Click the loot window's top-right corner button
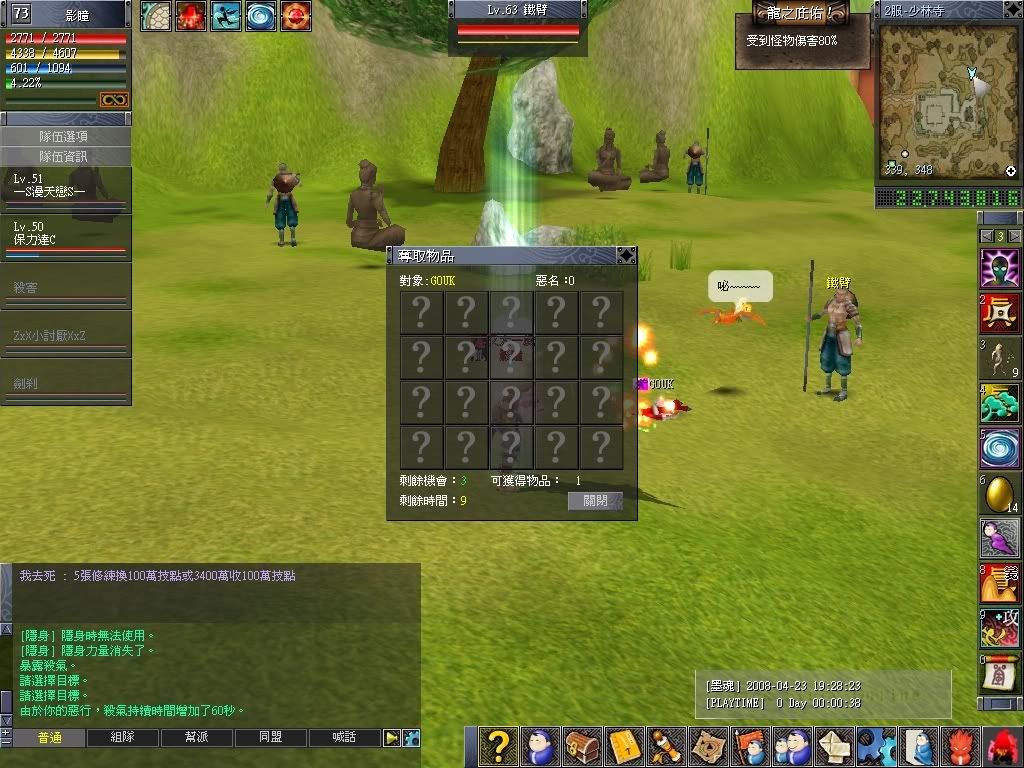 626,255
